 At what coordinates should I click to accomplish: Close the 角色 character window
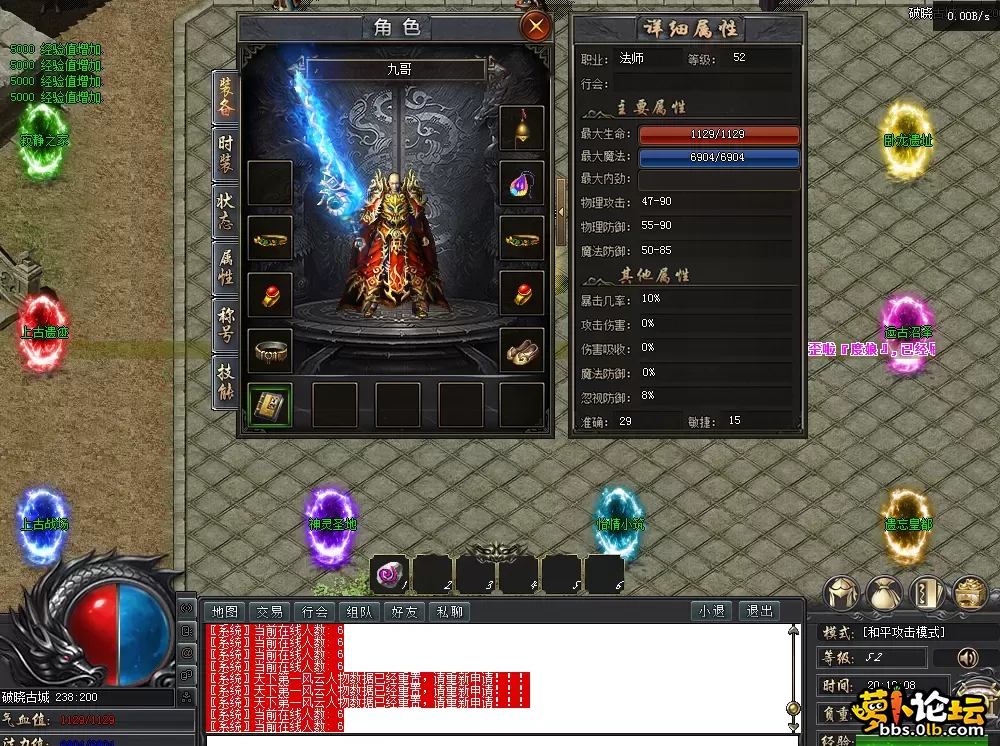click(x=537, y=26)
